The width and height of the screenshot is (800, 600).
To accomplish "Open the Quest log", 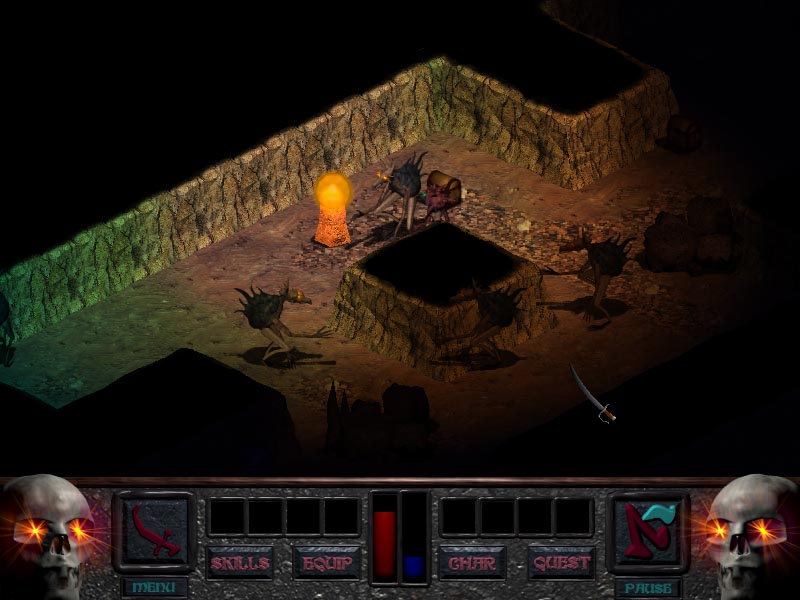I will [561, 562].
